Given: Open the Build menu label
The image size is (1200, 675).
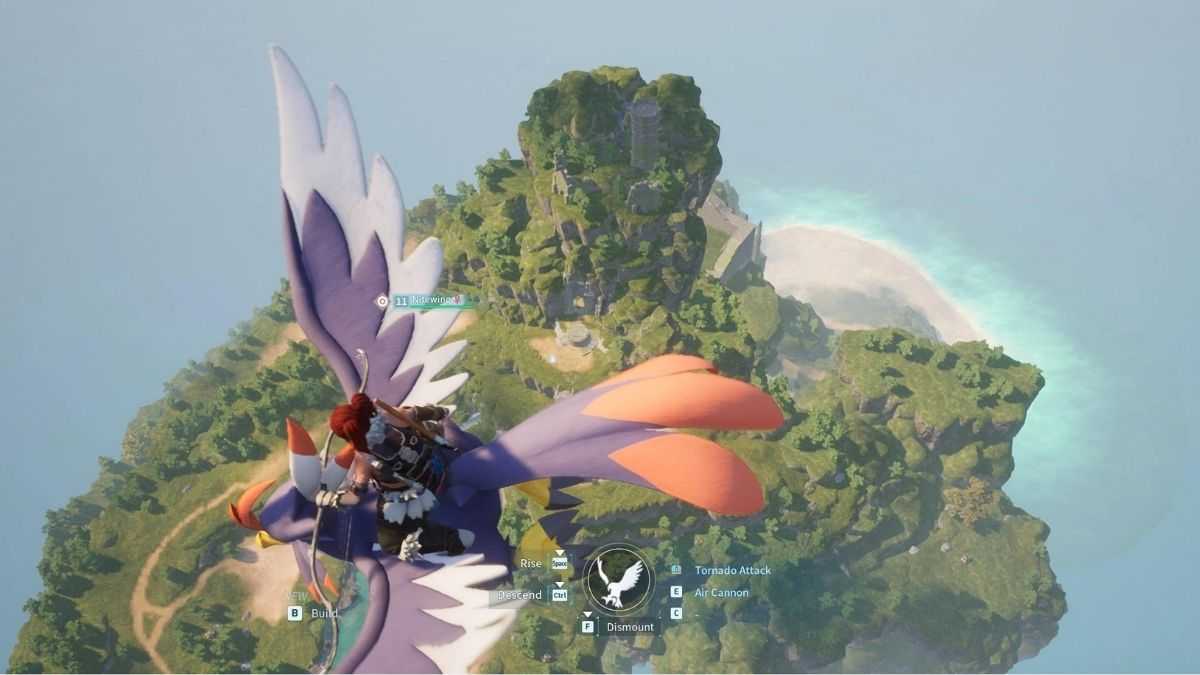Looking at the screenshot, I should pyautogui.click(x=324, y=613).
